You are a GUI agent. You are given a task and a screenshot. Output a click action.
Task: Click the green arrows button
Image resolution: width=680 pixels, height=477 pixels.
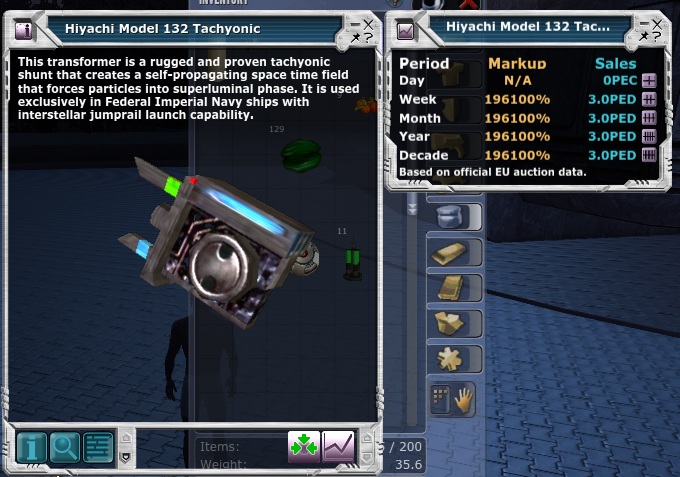(304, 446)
